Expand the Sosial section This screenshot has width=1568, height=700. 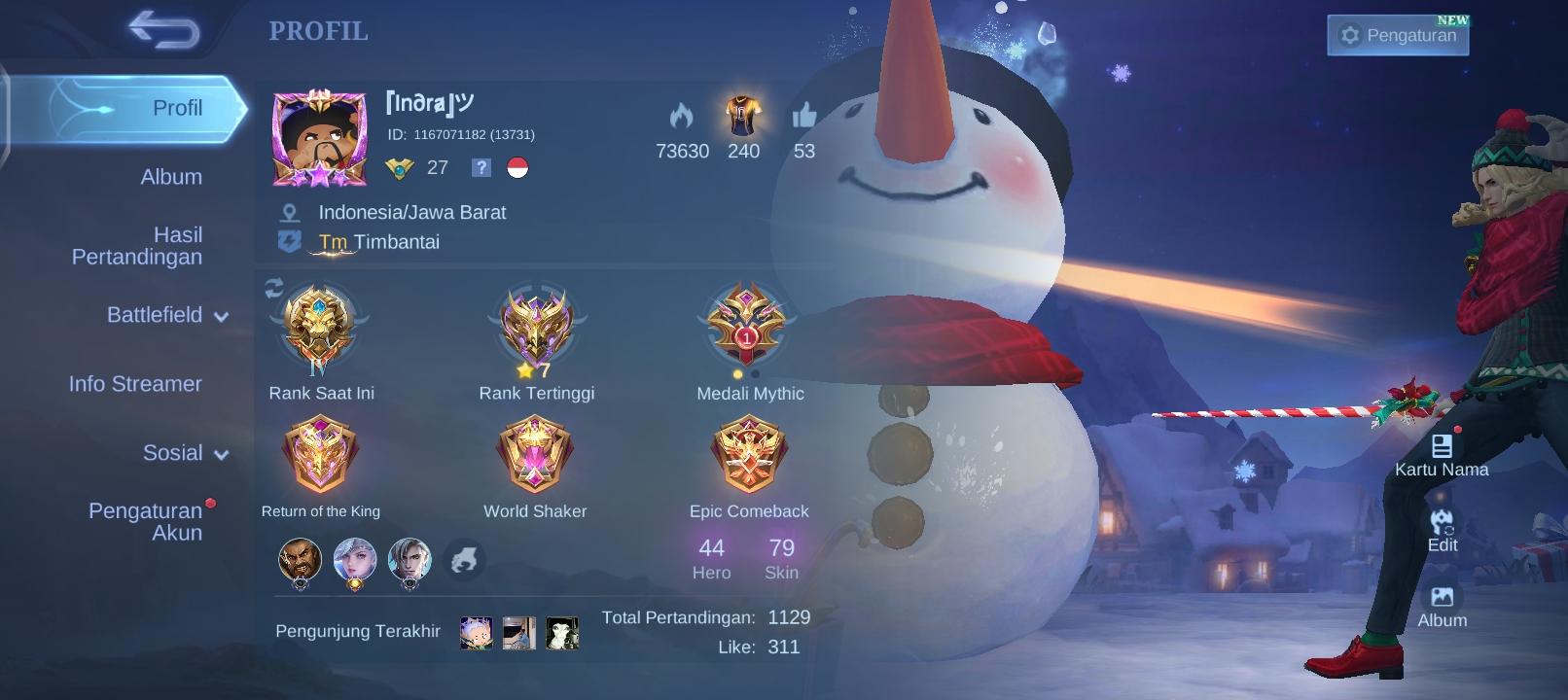[183, 452]
